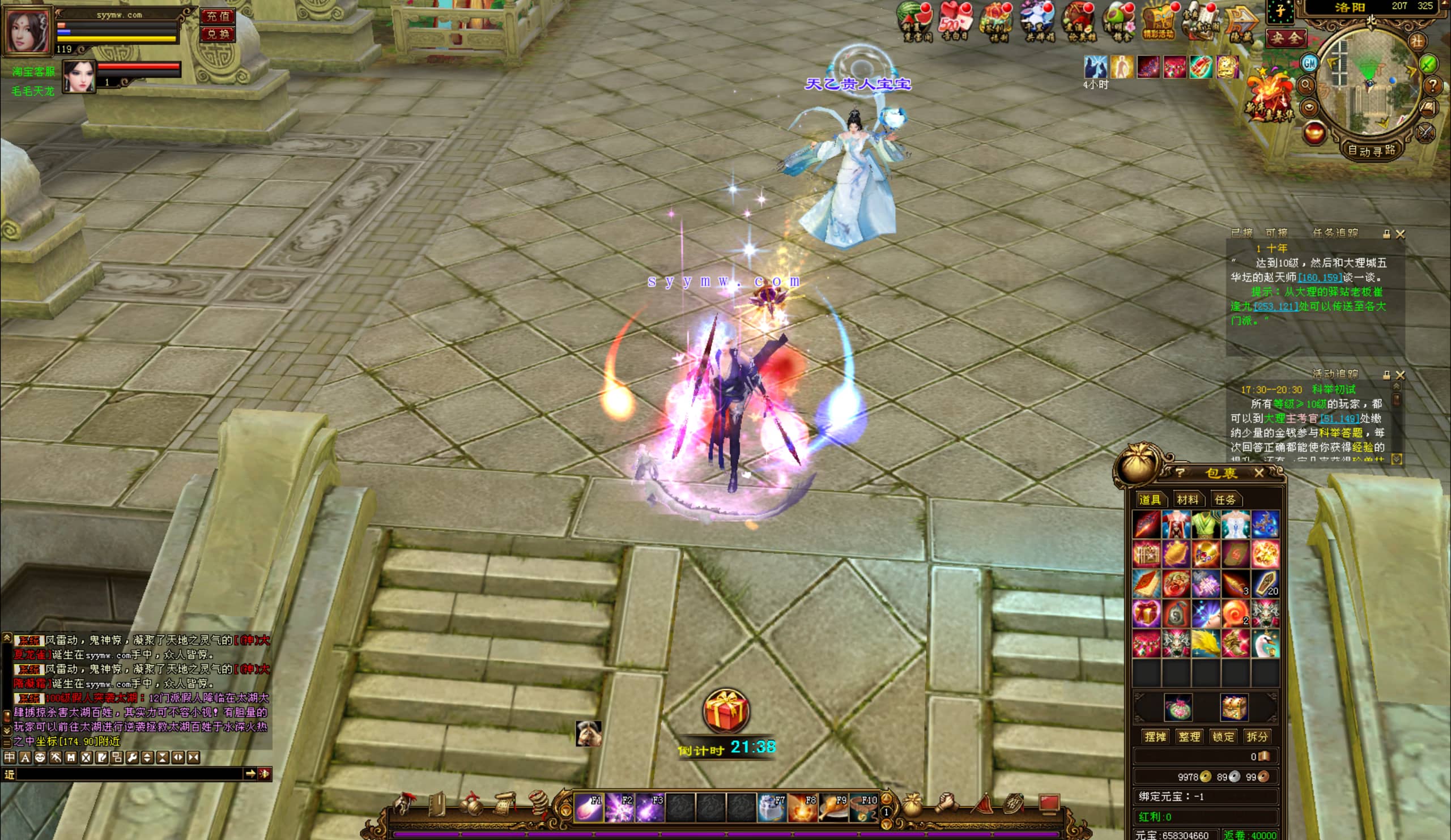Screen dimensions: 1451x840
Task: Select the white swan item slot
Action: tap(1265, 643)
